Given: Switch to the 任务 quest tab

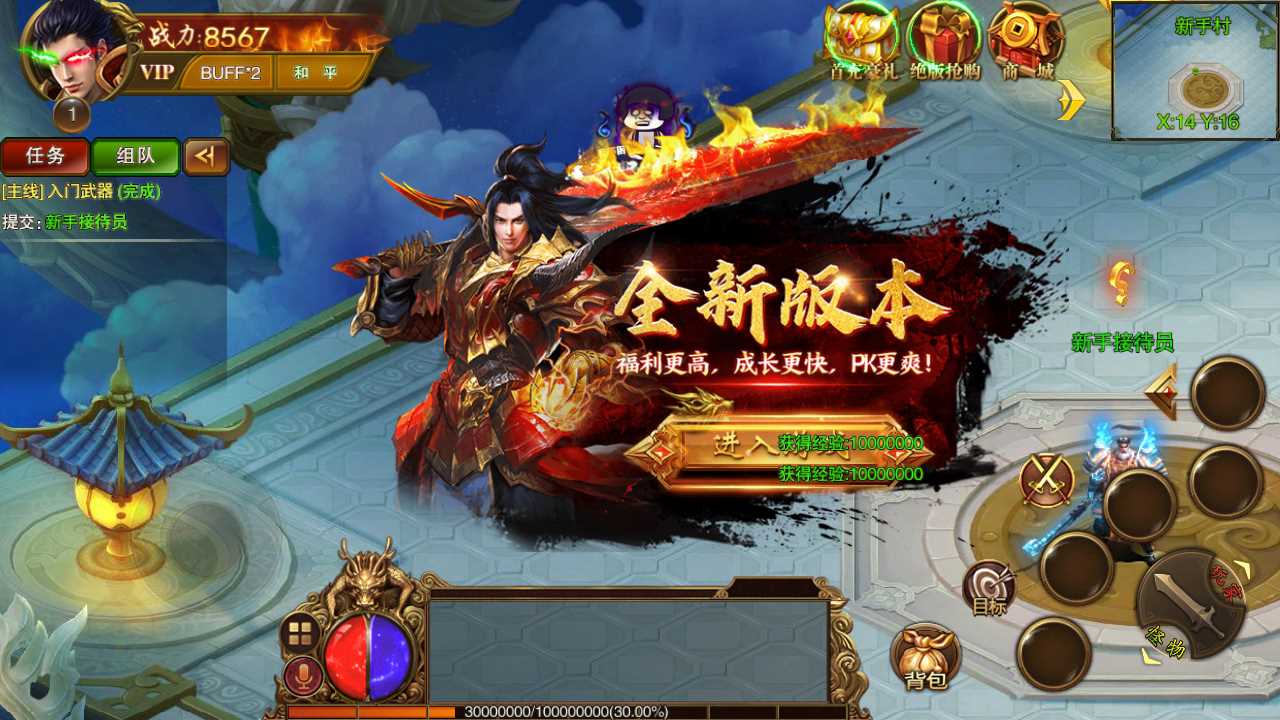Looking at the screenshot, I should point(44,157).
